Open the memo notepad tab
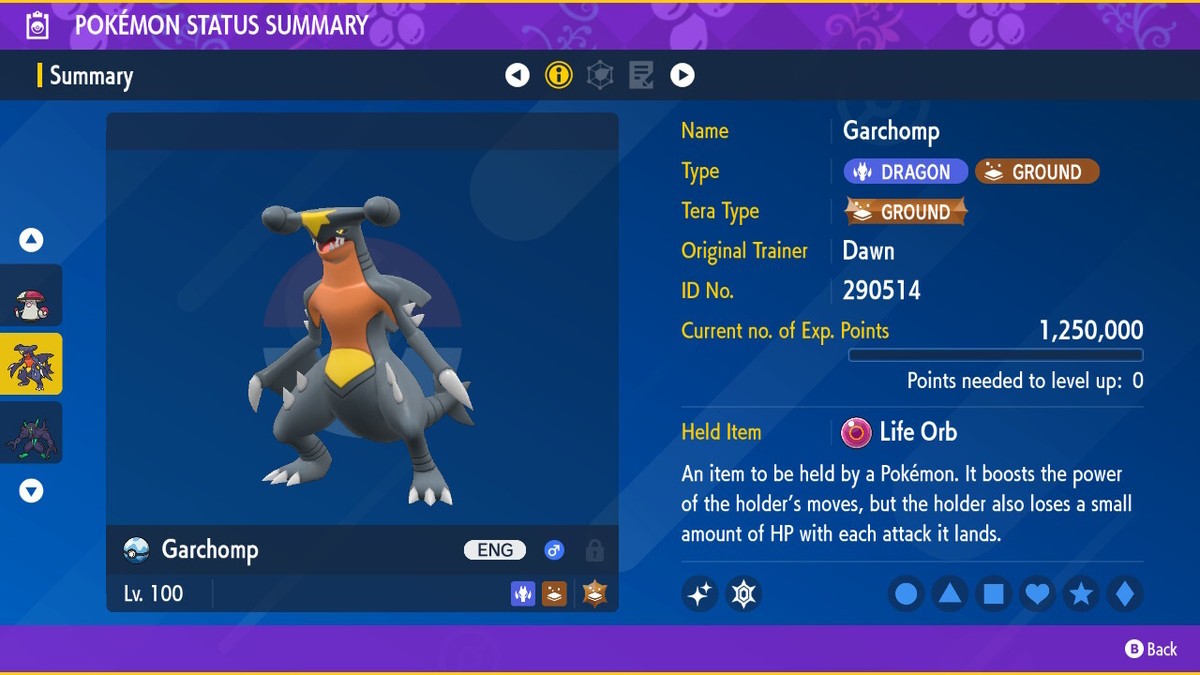The width and height of the screenshot is (1200, 675). 641,75
